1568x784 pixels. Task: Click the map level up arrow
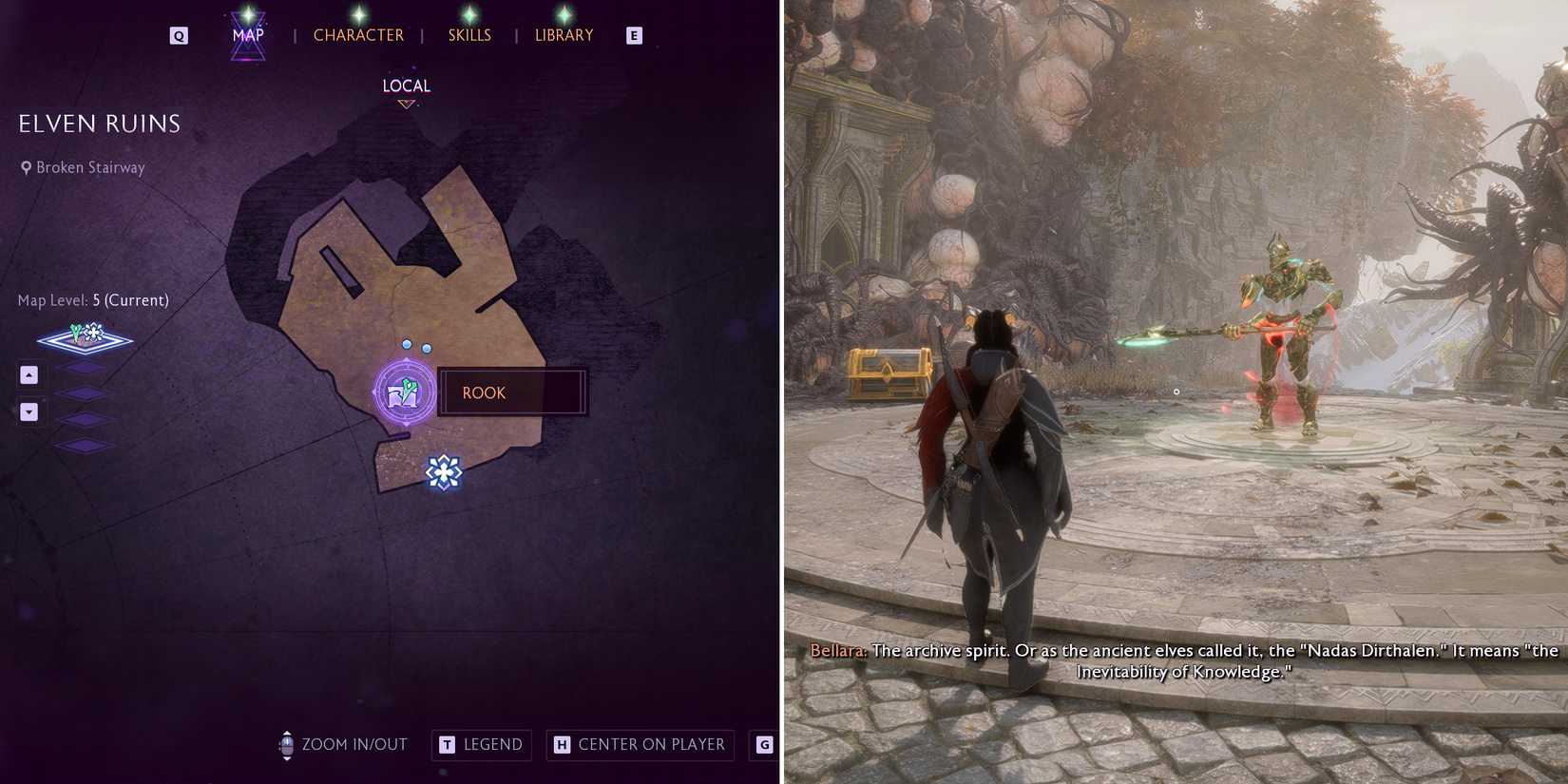[x=29, y=374]
